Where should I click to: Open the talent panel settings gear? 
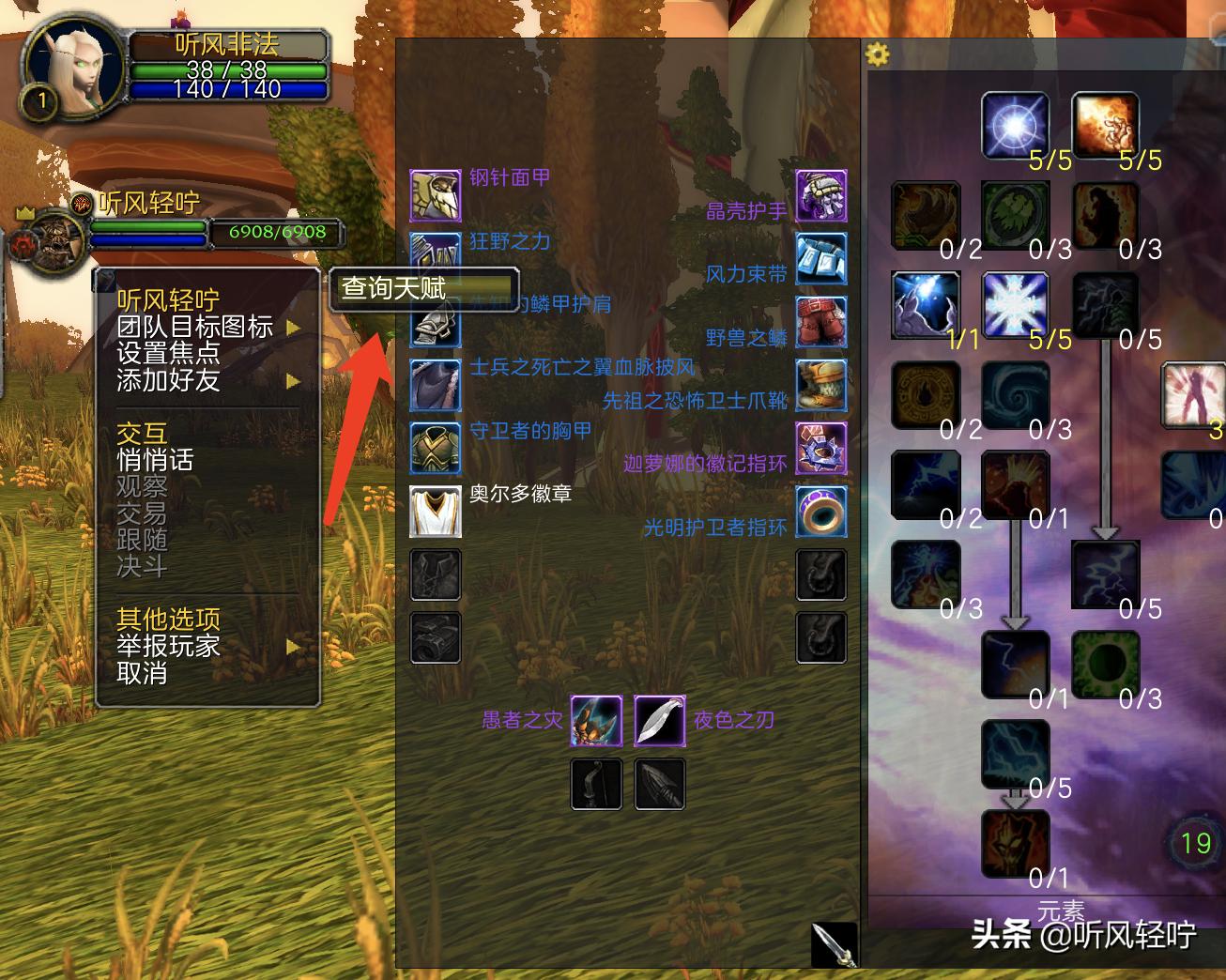click(x=879, y=55)
